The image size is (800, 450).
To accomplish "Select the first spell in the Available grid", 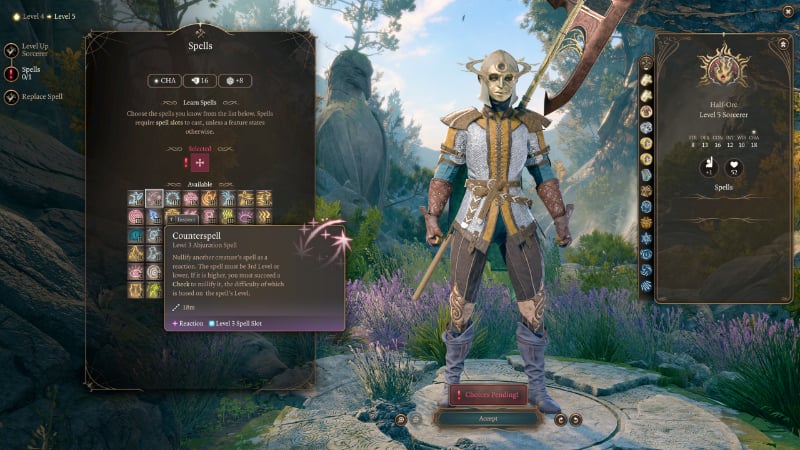I will point(135,198).
